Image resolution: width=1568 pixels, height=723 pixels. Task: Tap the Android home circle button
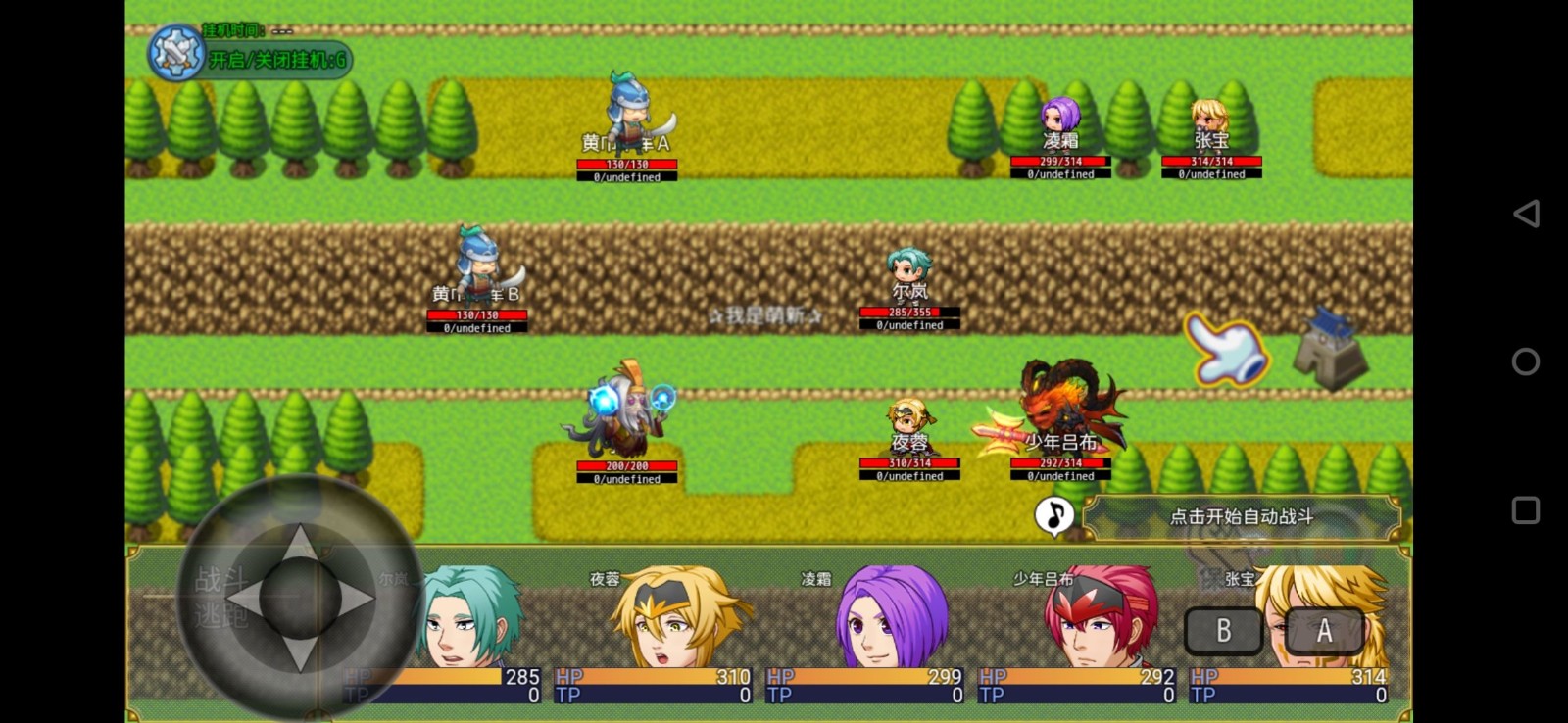(1526, 361)
